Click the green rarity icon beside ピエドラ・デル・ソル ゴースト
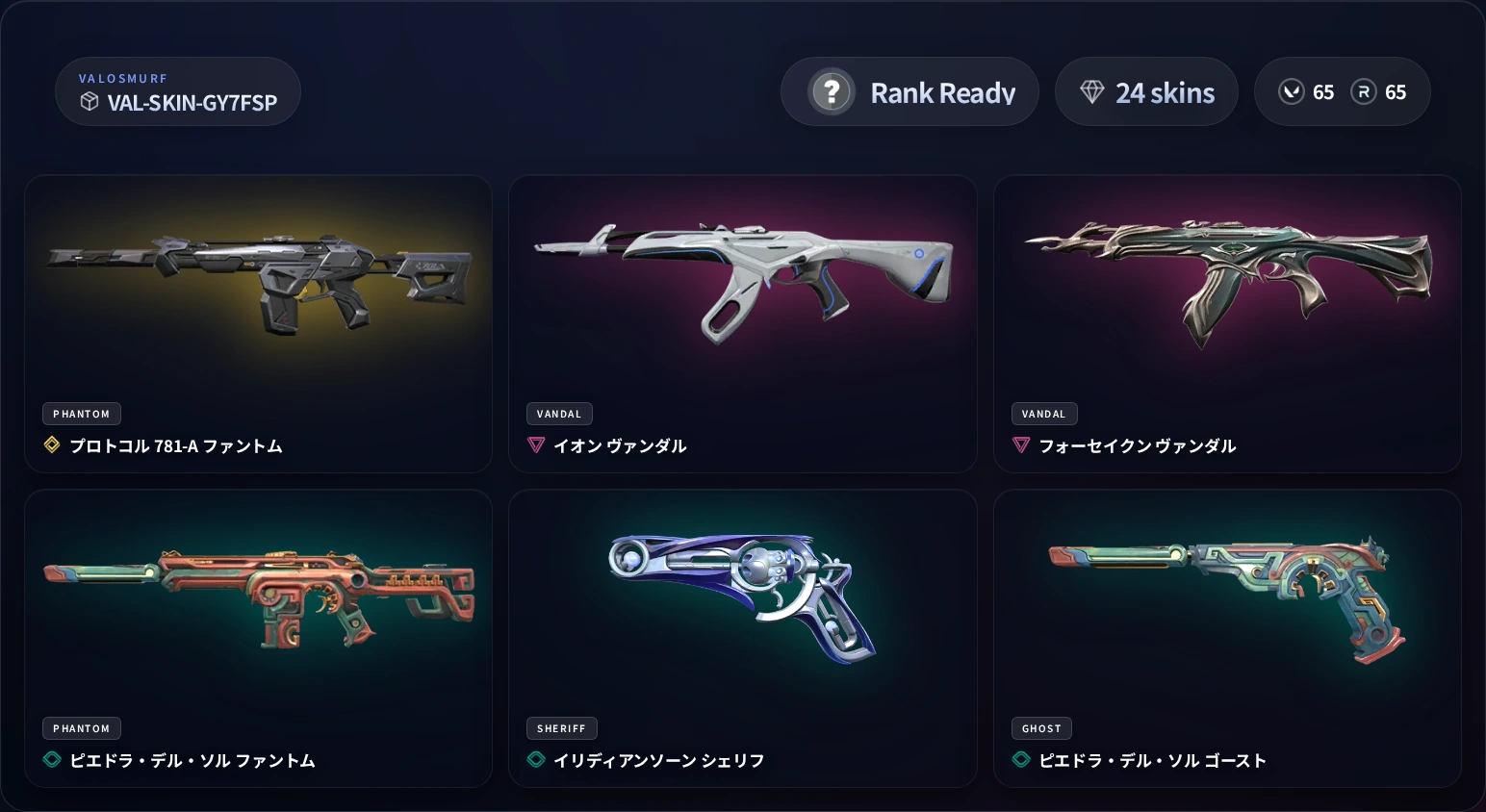This screenshot has height=812, width=1486. pos(1021,760)
